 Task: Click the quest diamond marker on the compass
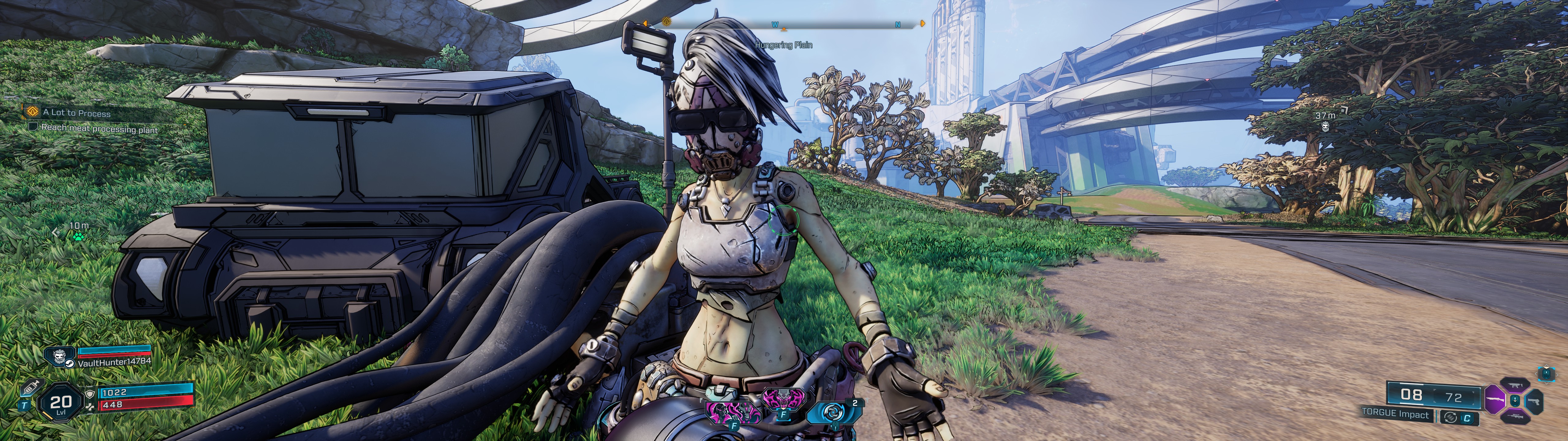(x=666, y=22)
